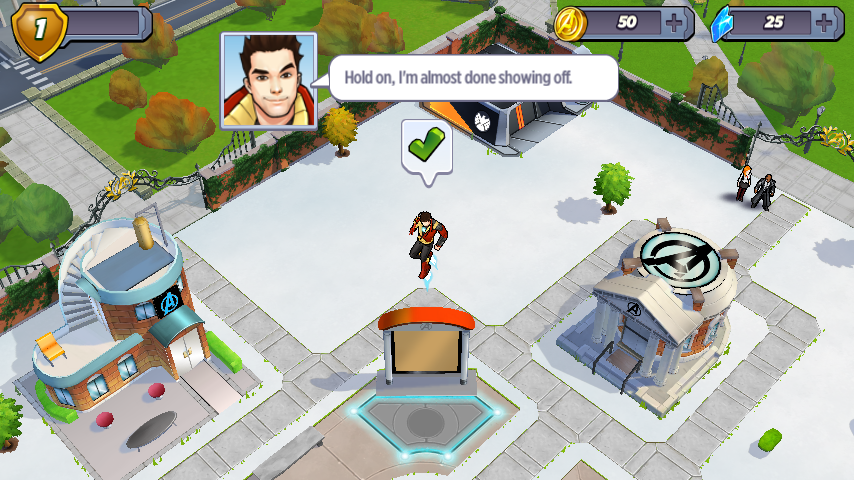Buy more blue shards with plus button
The image size is (854, 480).
(x=824, y=23)
